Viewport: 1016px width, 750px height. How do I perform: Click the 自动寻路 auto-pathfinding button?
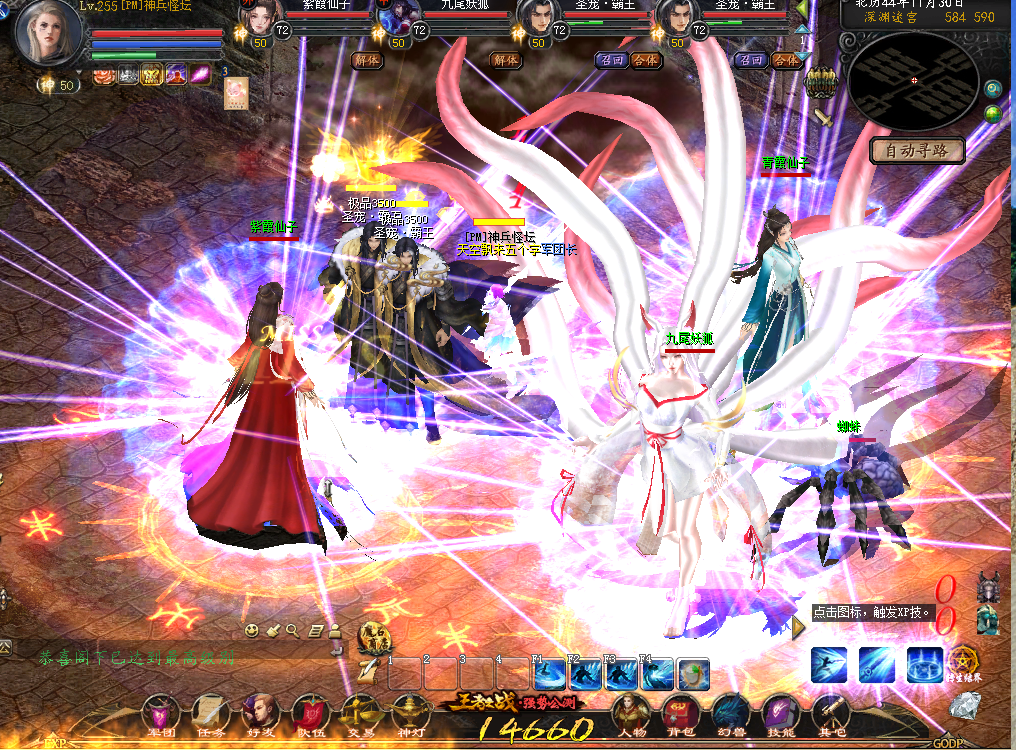pyautogui.click(x=917, y=151)
